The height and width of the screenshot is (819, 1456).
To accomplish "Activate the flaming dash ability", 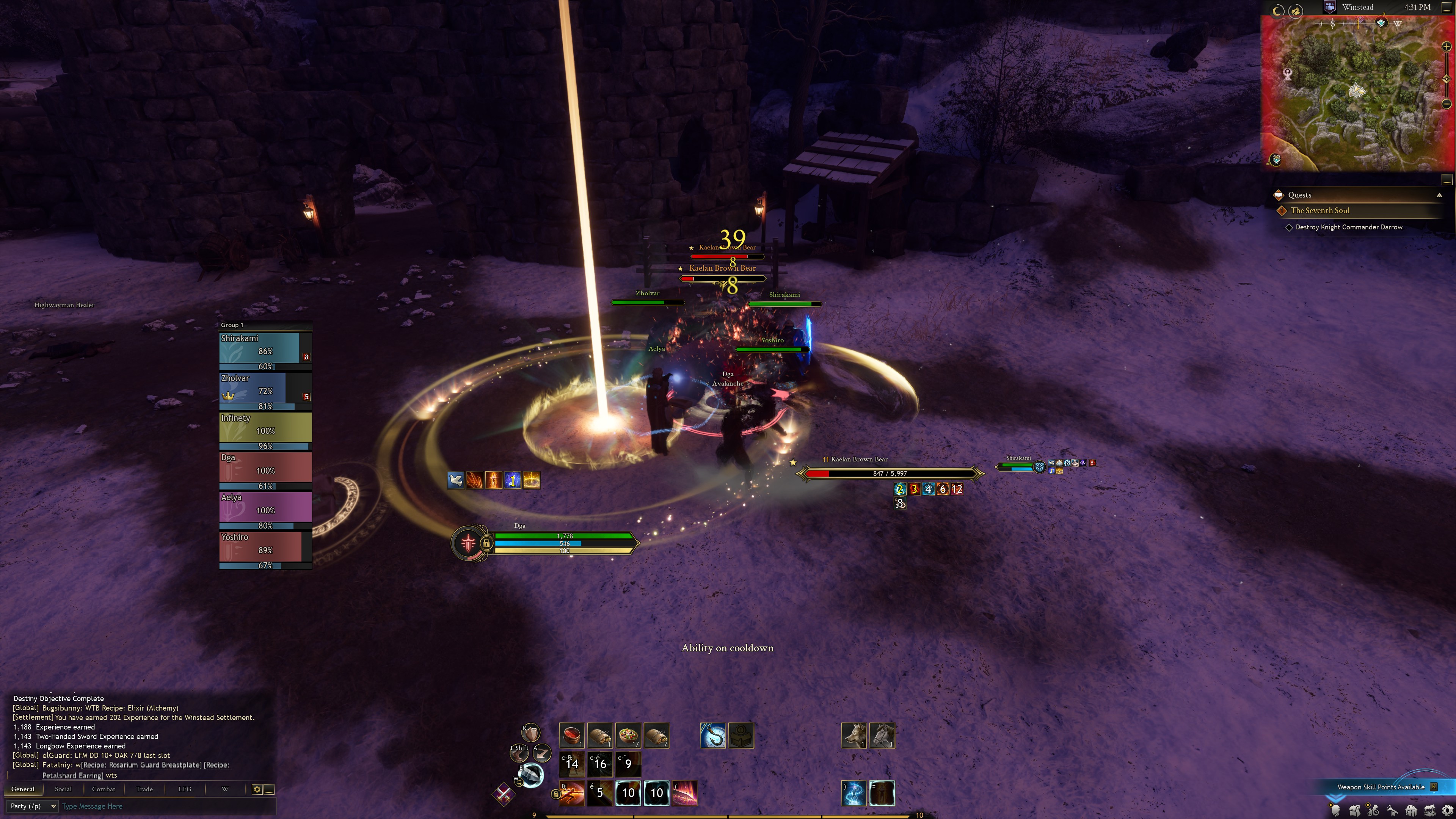I will [571, 793].
